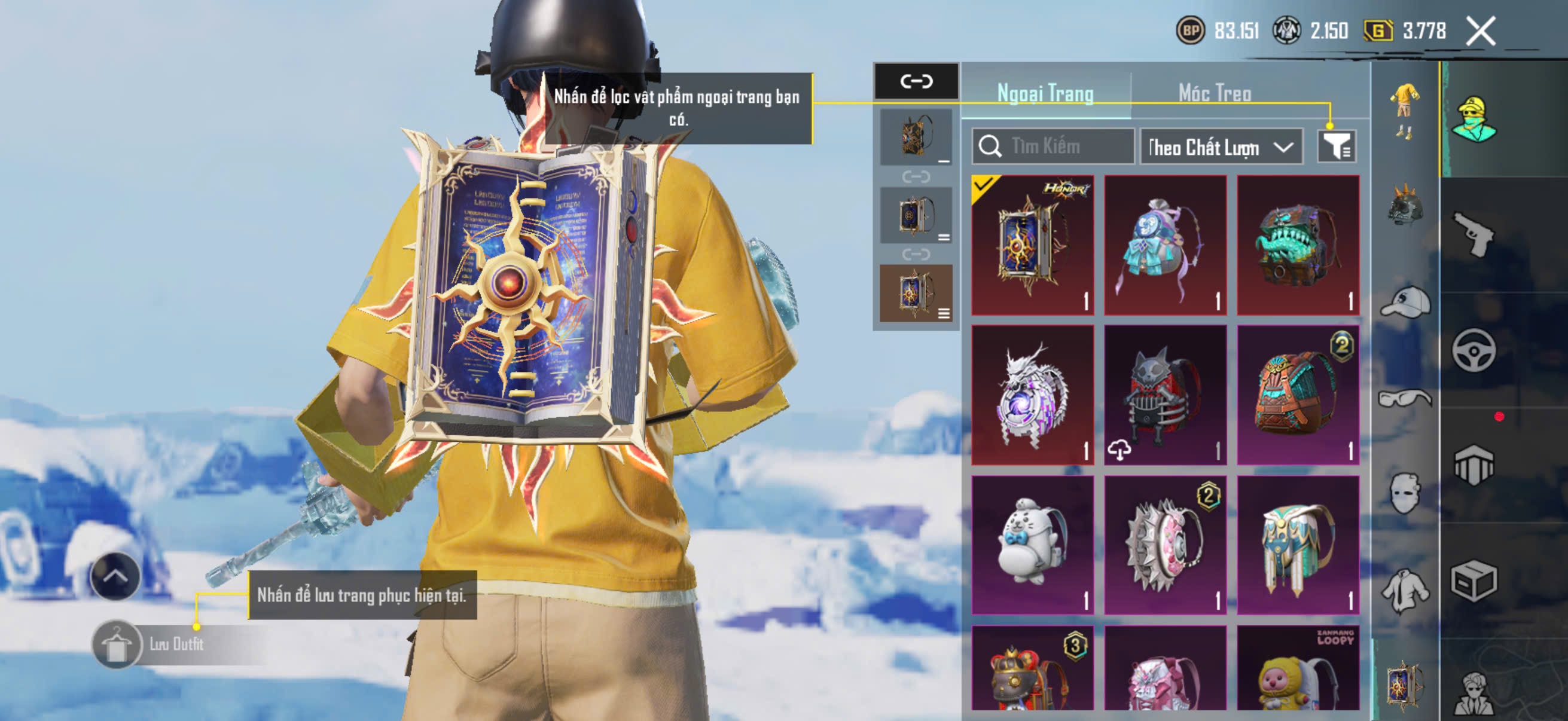The image size is (1568, 721).
Task: Open the face mask category
Action: [x=1405, y=493]
